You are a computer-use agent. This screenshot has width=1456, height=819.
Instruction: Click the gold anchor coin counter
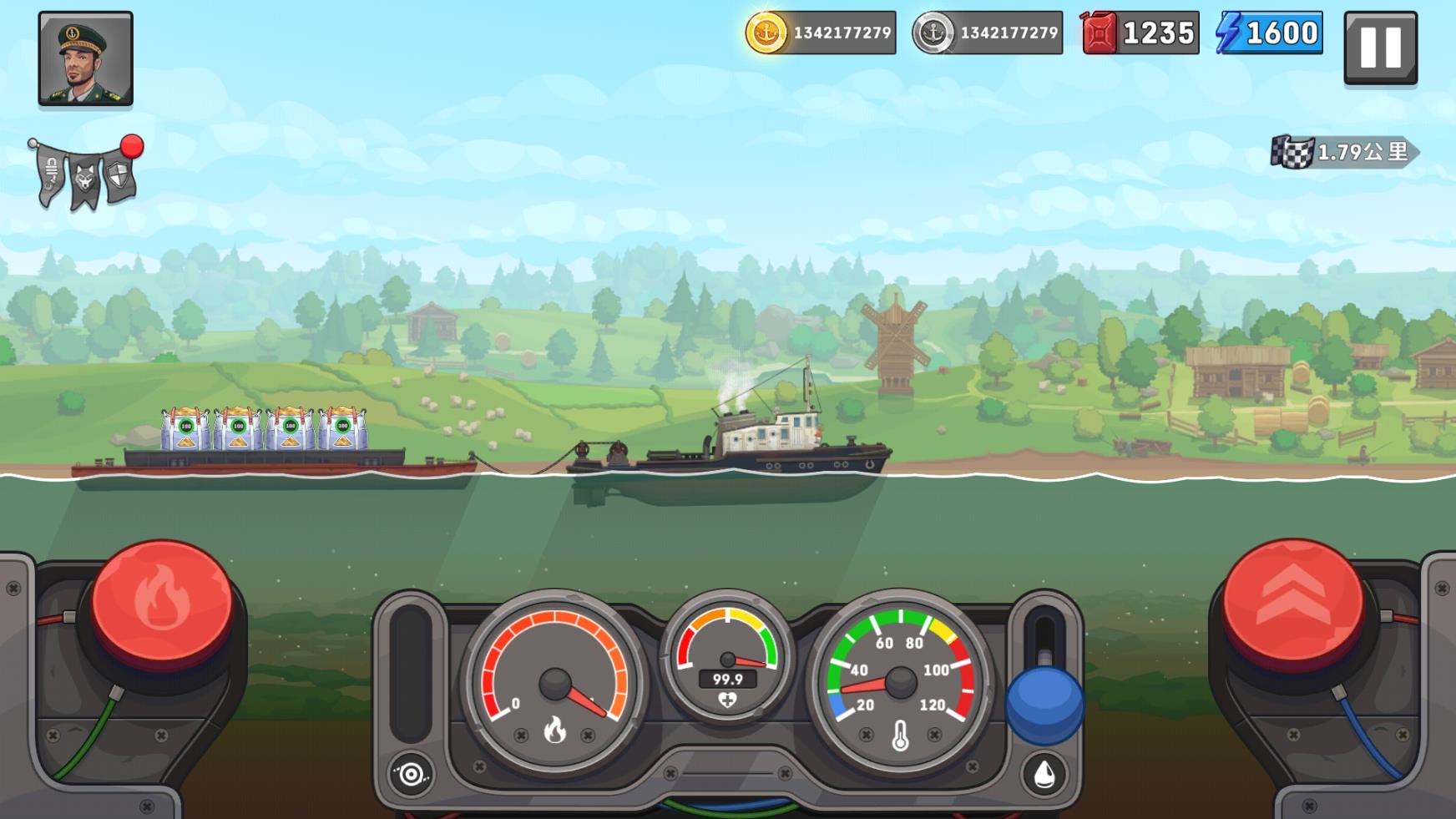pos(821,33)
